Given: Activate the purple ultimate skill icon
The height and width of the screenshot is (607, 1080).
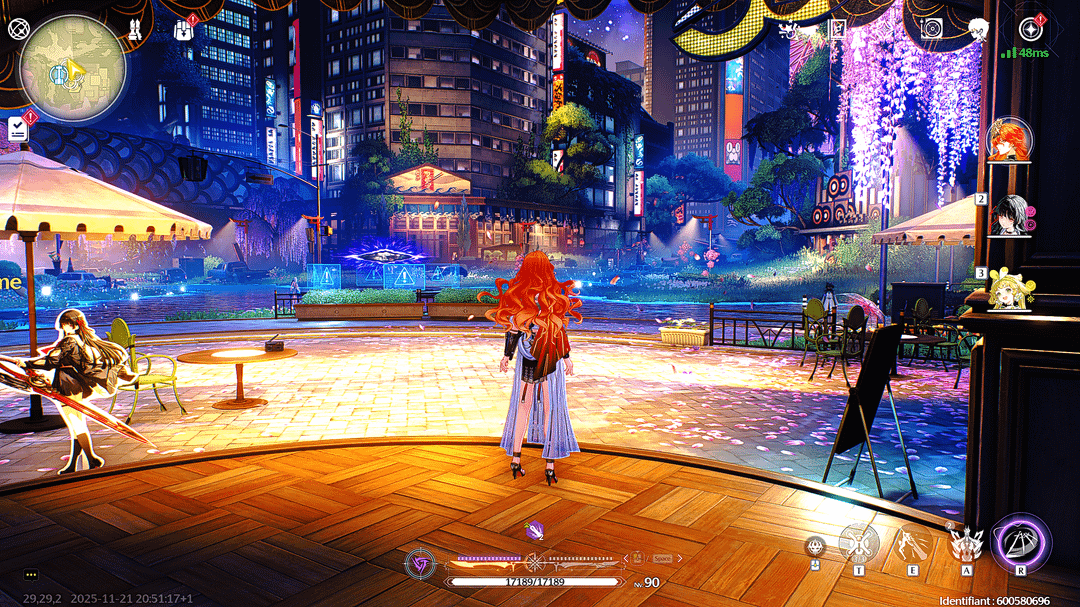Looking at the screenshot, I should (1021, 544).
